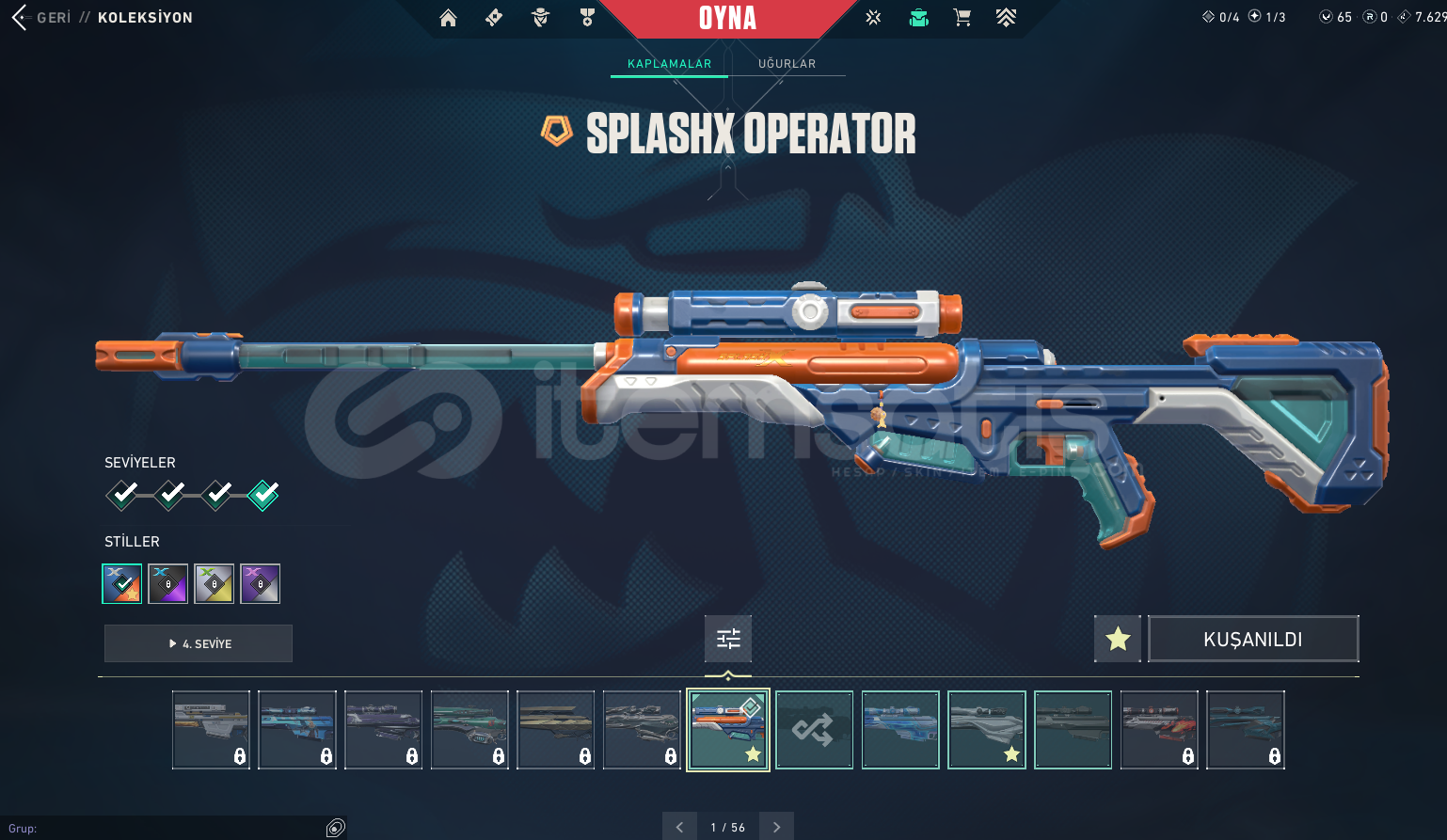
Task: Play the 4. Seviye preview
Action: coord(199,643)
